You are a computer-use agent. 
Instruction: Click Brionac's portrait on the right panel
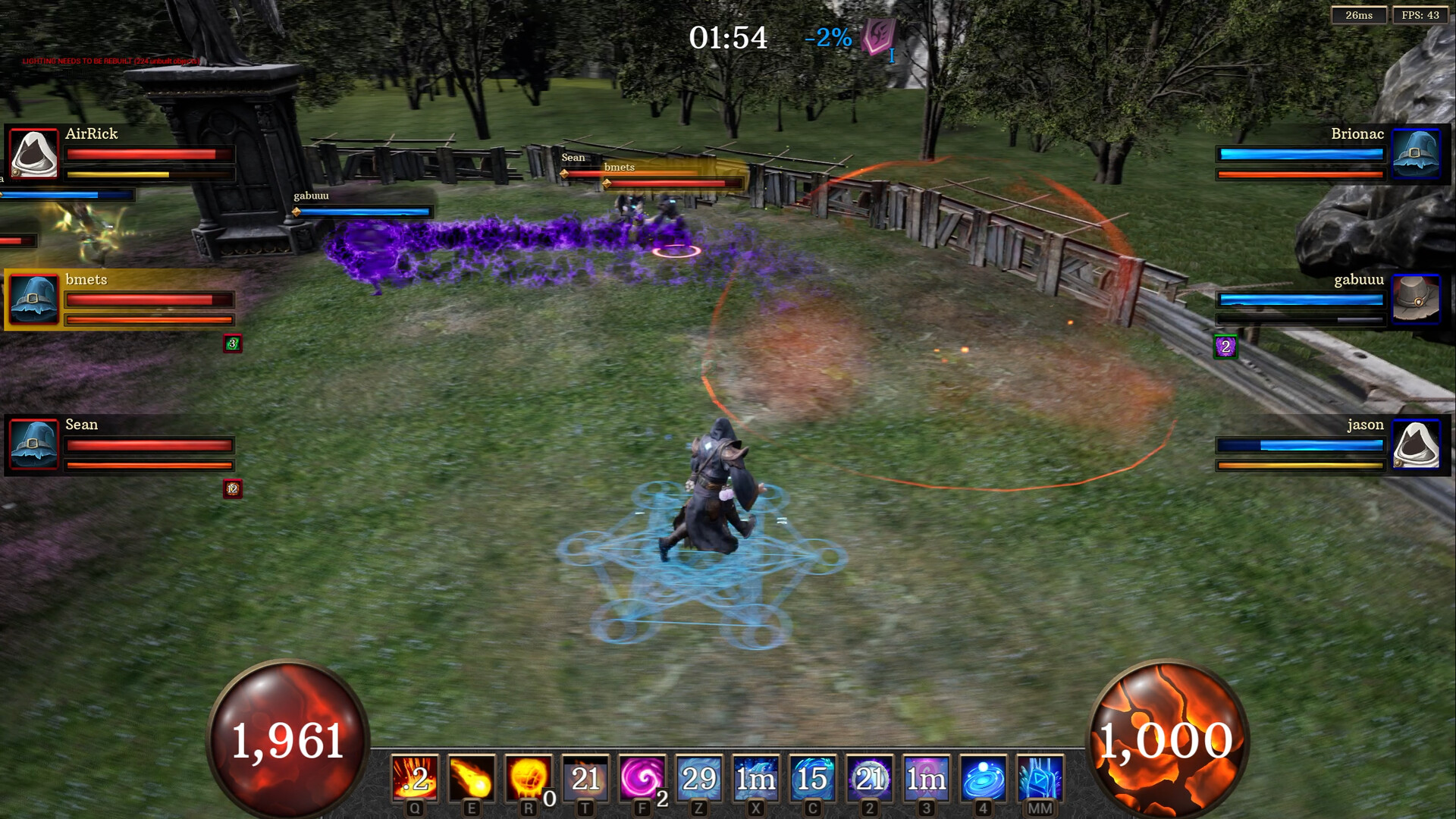pyautogui.click(x=1417, y=154)
